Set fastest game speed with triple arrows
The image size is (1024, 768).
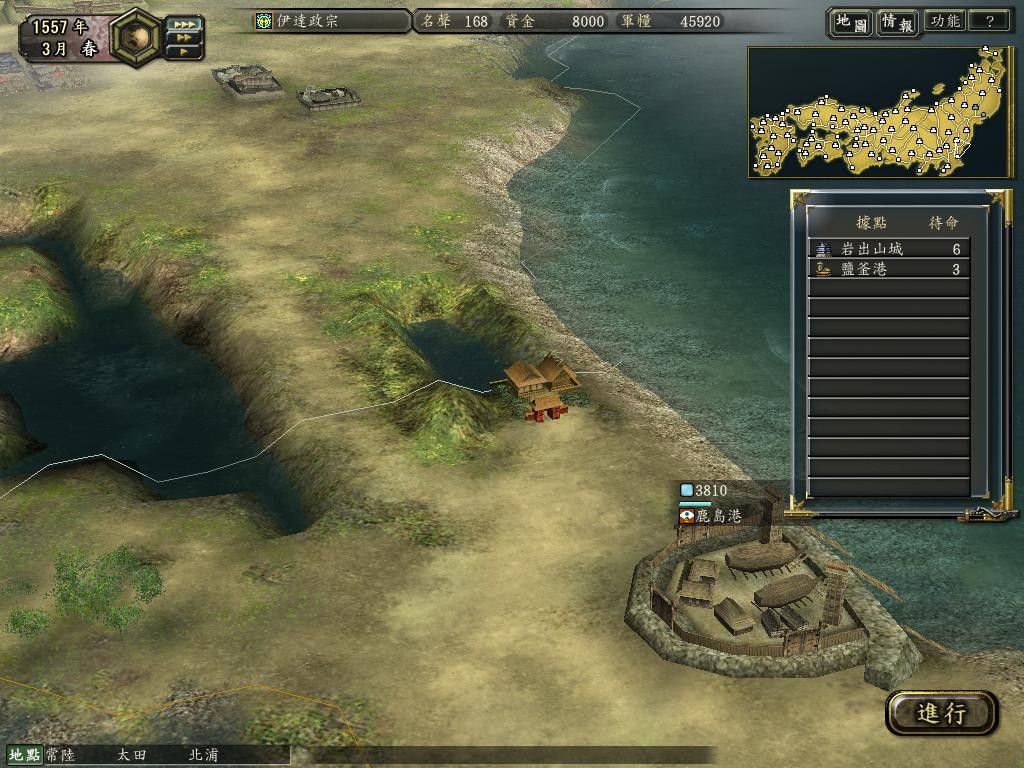tap(183, 23)
